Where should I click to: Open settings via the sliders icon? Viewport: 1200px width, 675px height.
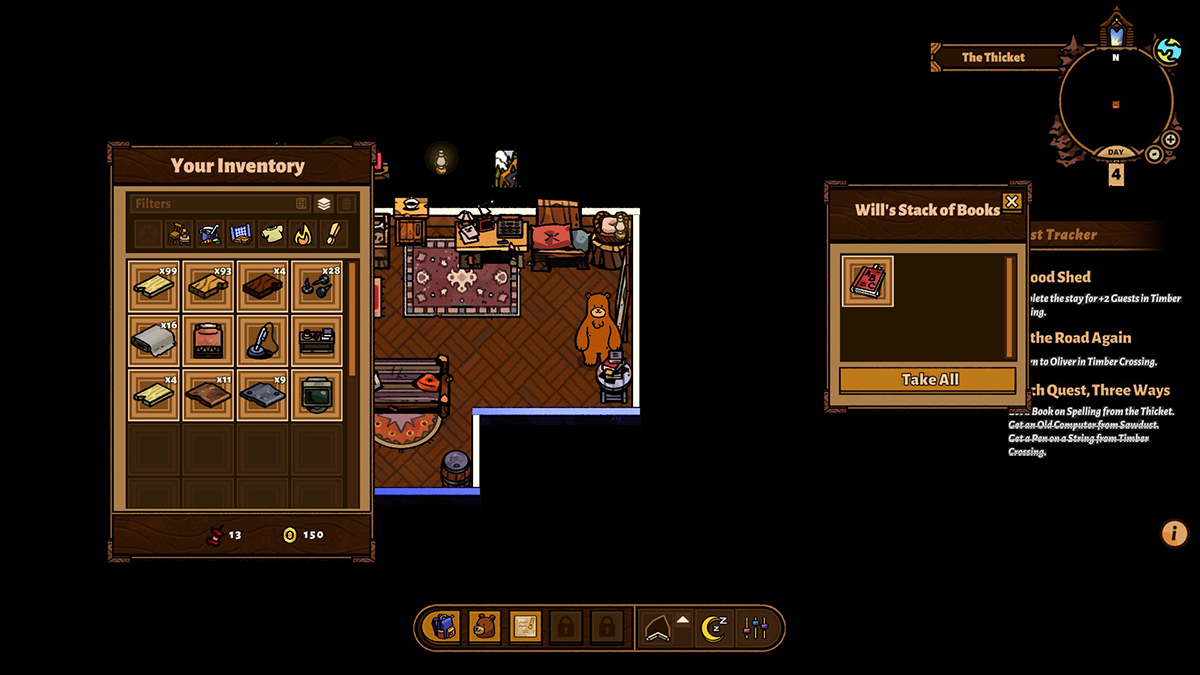[755, 628]
